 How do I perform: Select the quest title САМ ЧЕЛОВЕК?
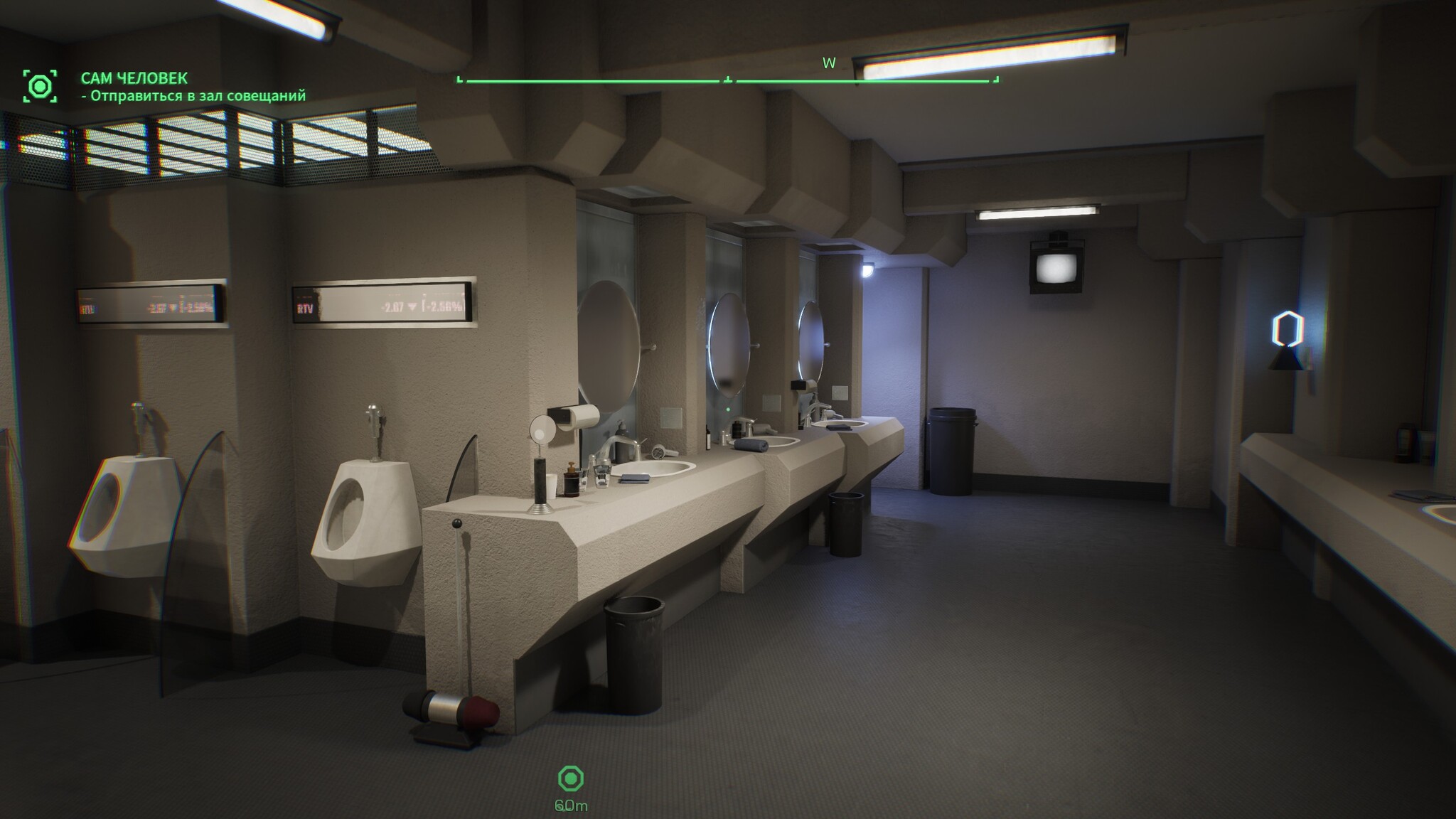click(134, 77)
